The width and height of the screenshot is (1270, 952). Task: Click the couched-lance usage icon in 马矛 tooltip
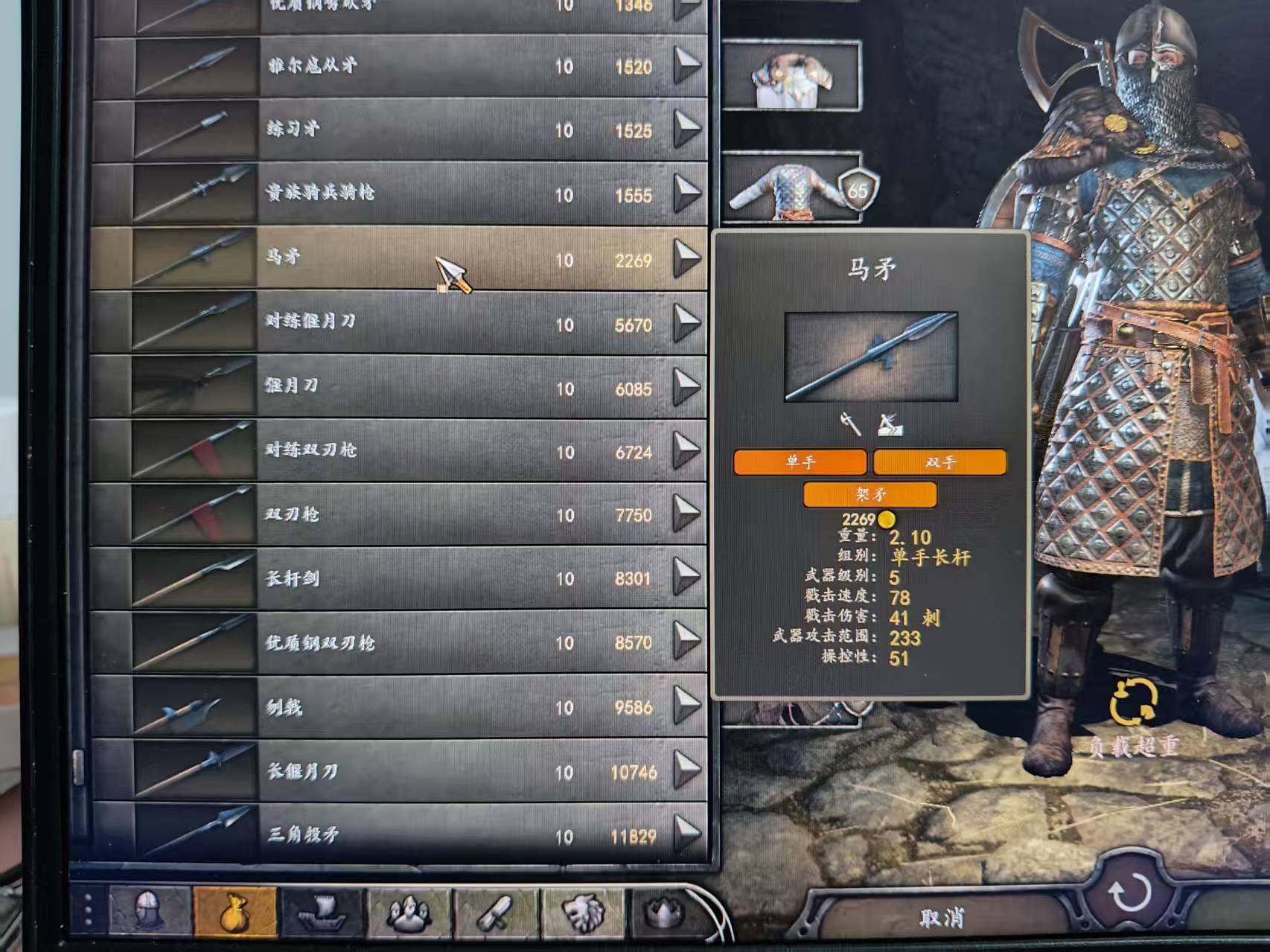coord(890,425)
